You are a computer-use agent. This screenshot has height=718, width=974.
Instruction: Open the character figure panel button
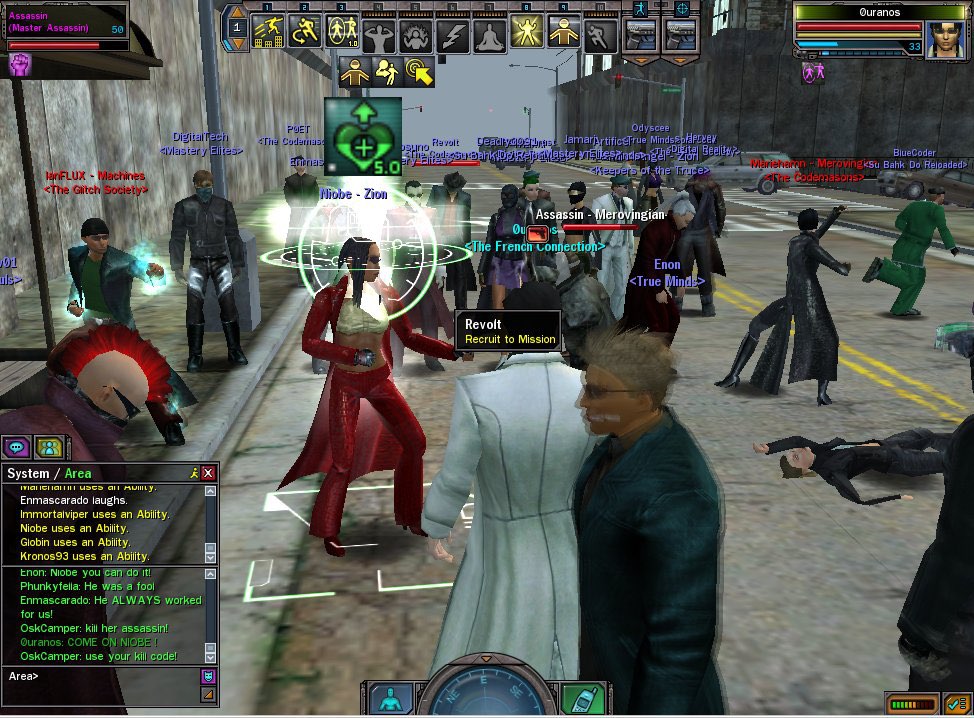pos(391,697)
